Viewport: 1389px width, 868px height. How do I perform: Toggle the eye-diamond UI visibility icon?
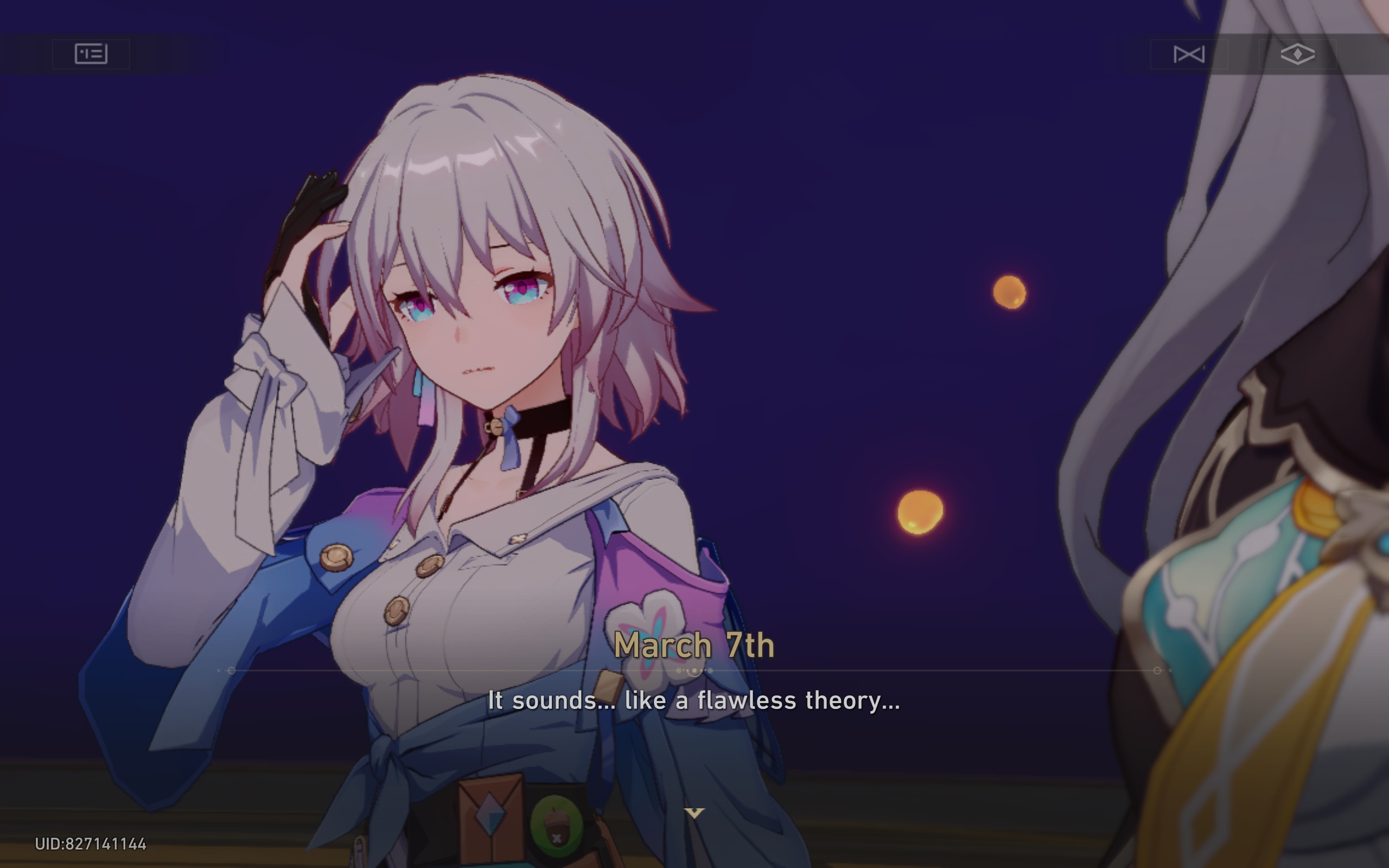(1298, 55)
